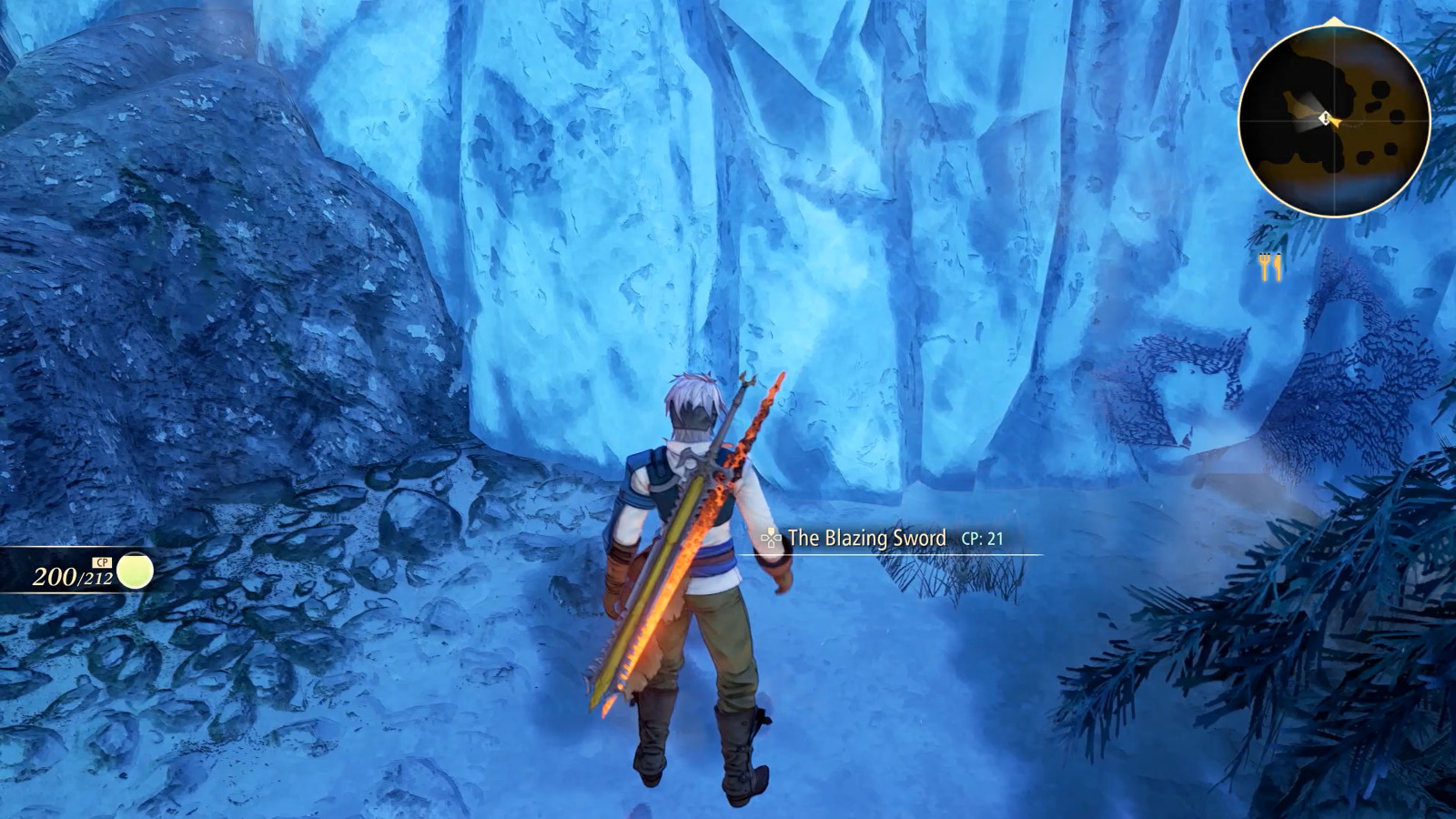Click the small CP badge above the gauge
The width and height of the screenshot is (1456, 819).
[102, 562]
